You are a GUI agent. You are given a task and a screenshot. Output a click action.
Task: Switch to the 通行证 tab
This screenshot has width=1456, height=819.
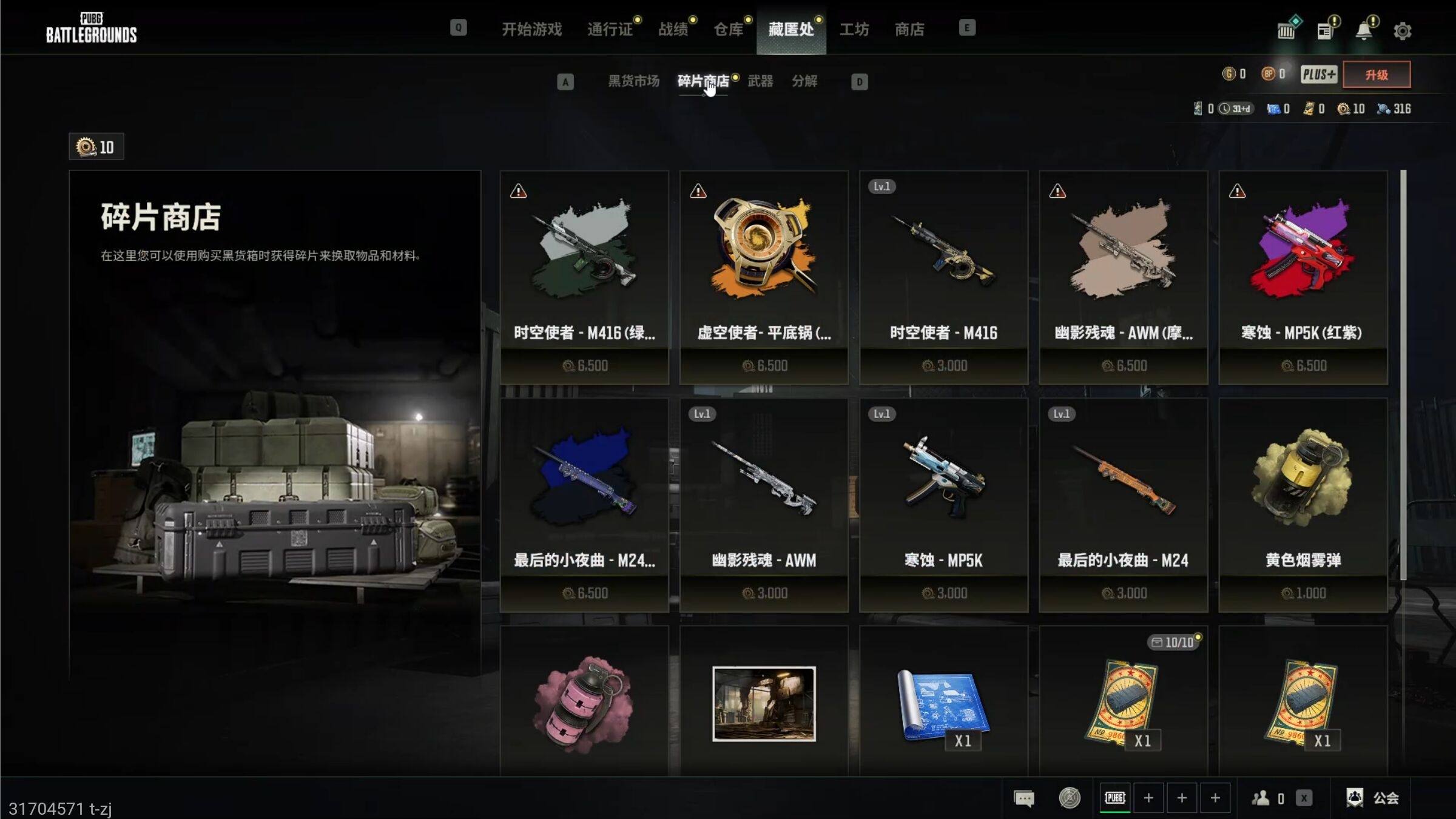pos(610,29)
